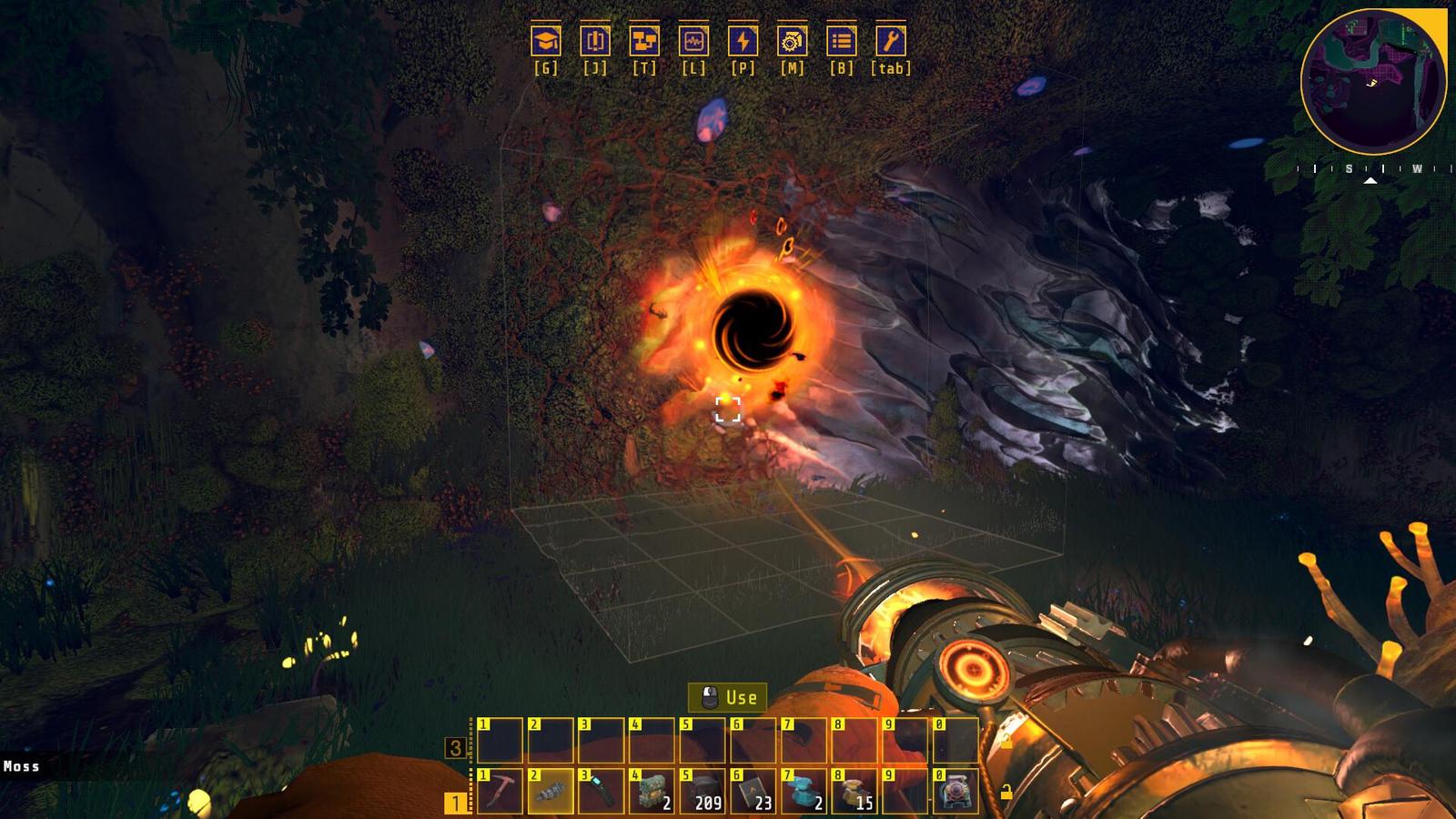Open the wrench build menu icon

(x=891, y=41)
